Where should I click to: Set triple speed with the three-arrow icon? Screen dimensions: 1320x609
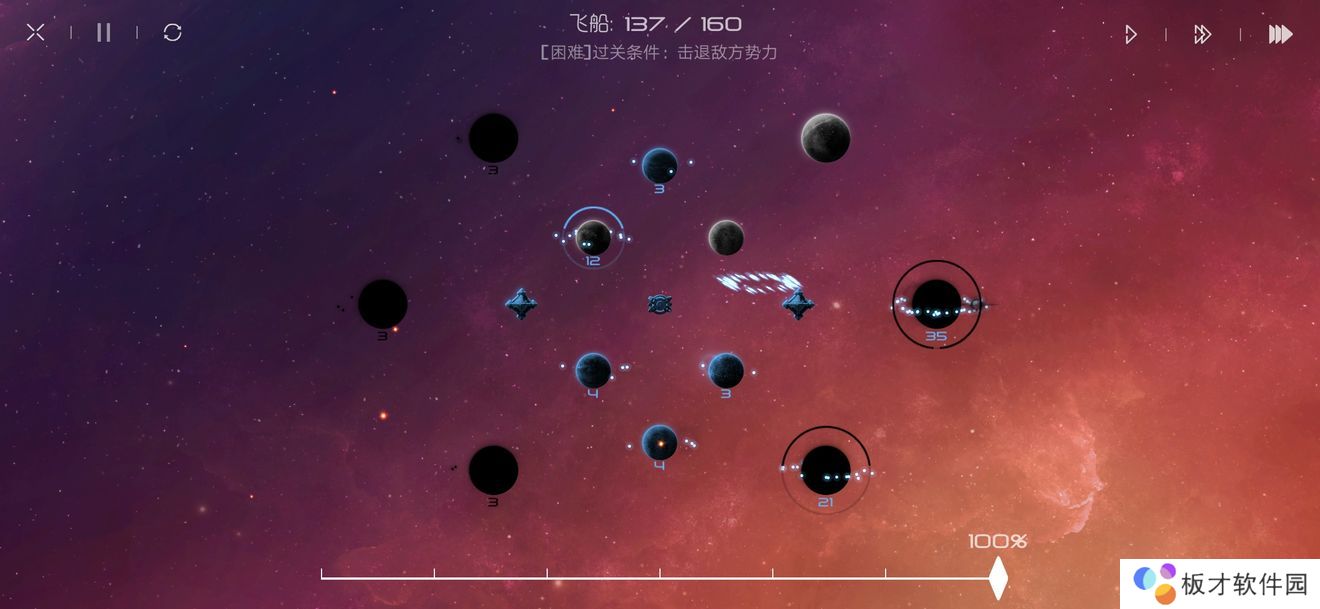[x=1280, y=35]
